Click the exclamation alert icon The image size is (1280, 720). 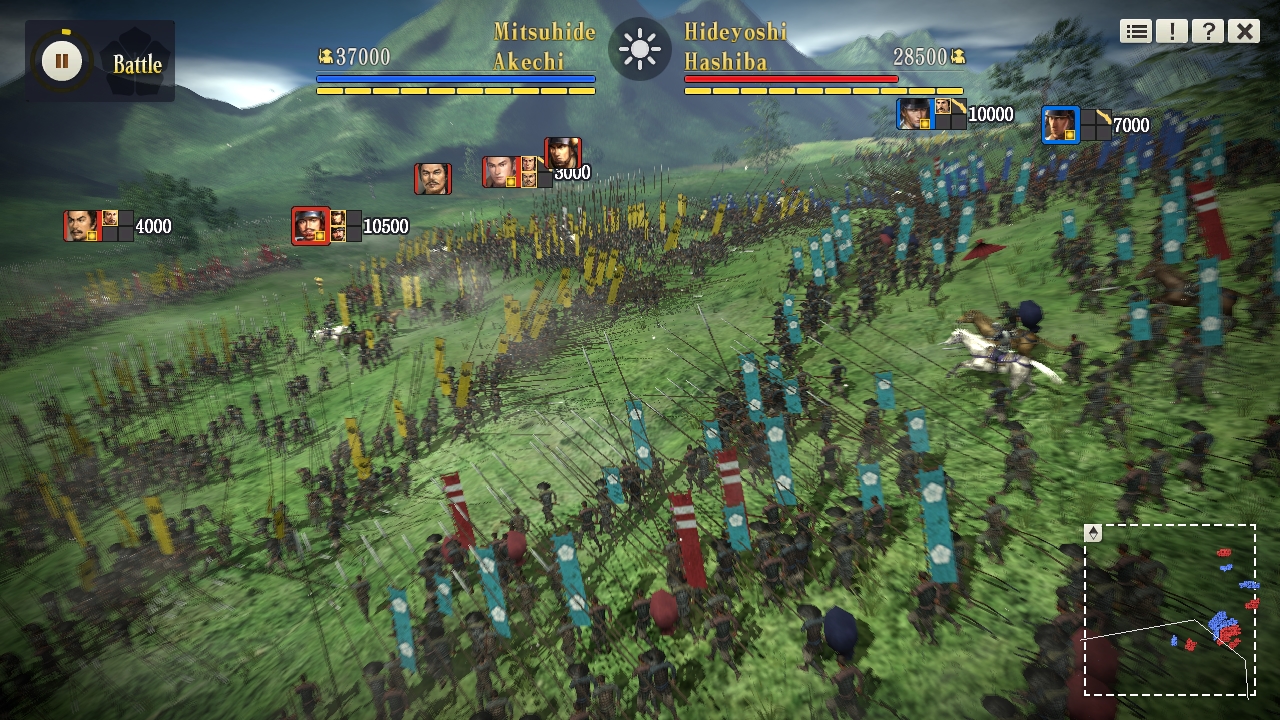click(1172, 30)
